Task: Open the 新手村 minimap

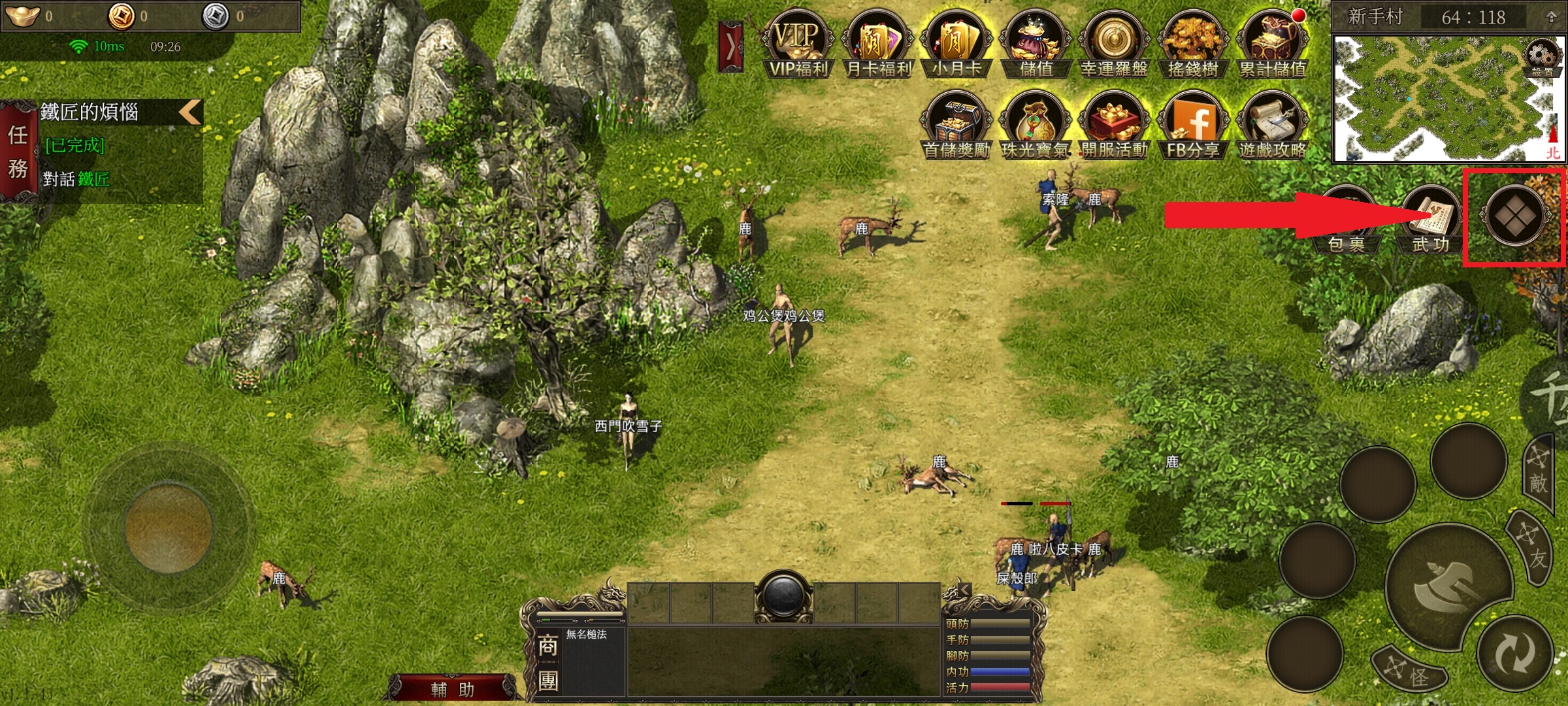Action: 1437,98
